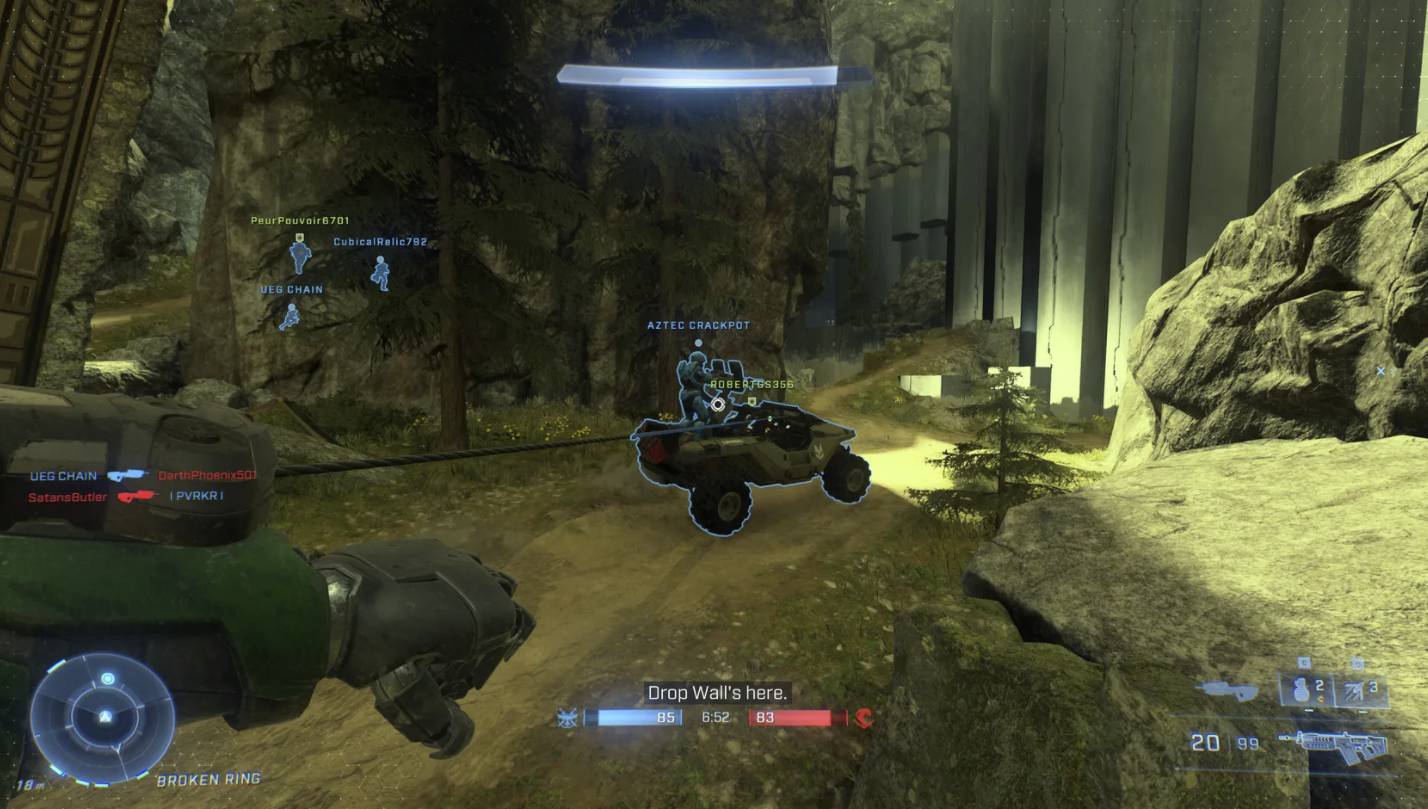This screenshot has height=809, width=1428.
Task: Click the blue team emblem
Action: point(568,718)
